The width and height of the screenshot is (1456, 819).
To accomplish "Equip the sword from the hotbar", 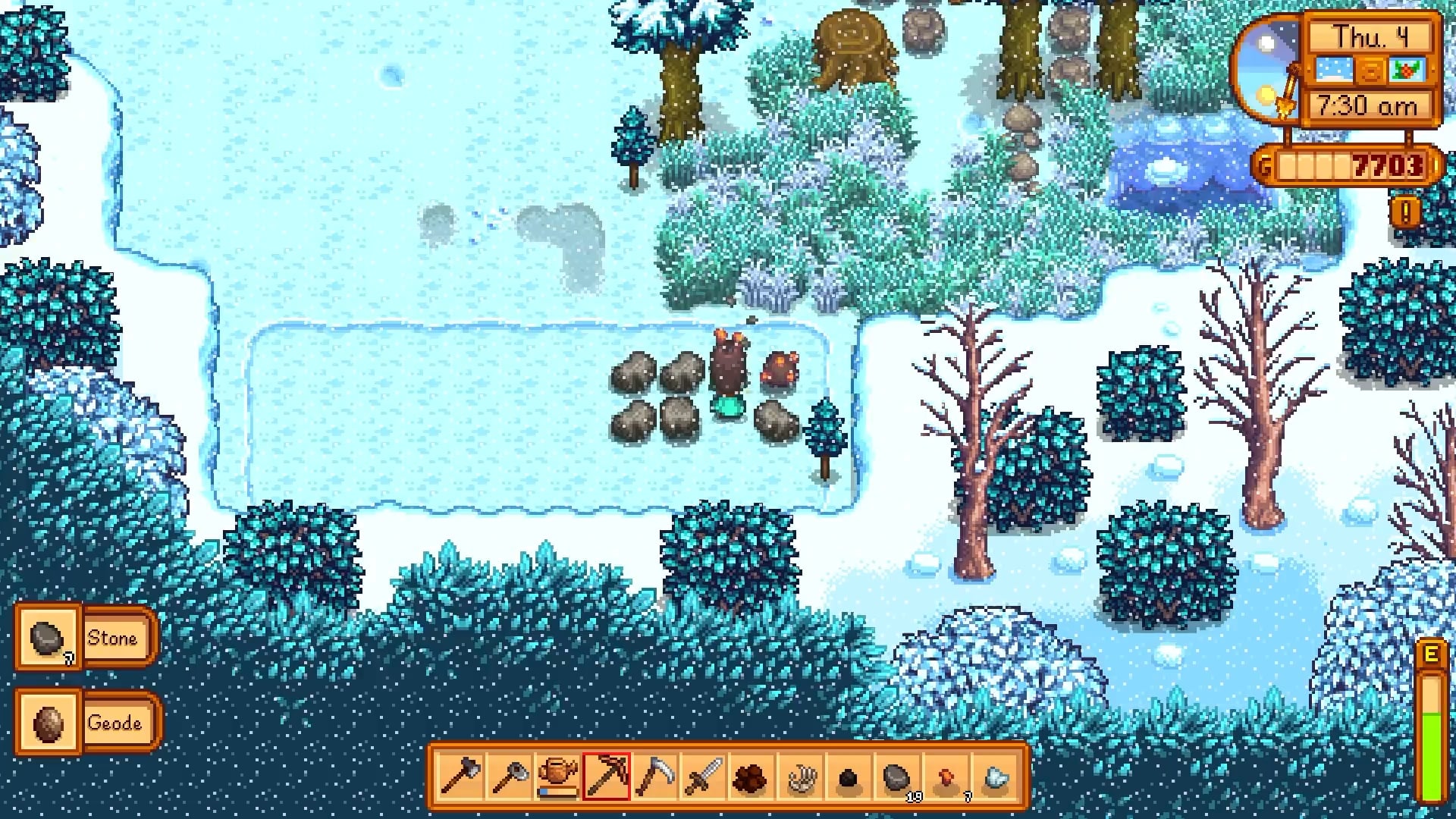I will pyautogui.click(x=703, y=777).
